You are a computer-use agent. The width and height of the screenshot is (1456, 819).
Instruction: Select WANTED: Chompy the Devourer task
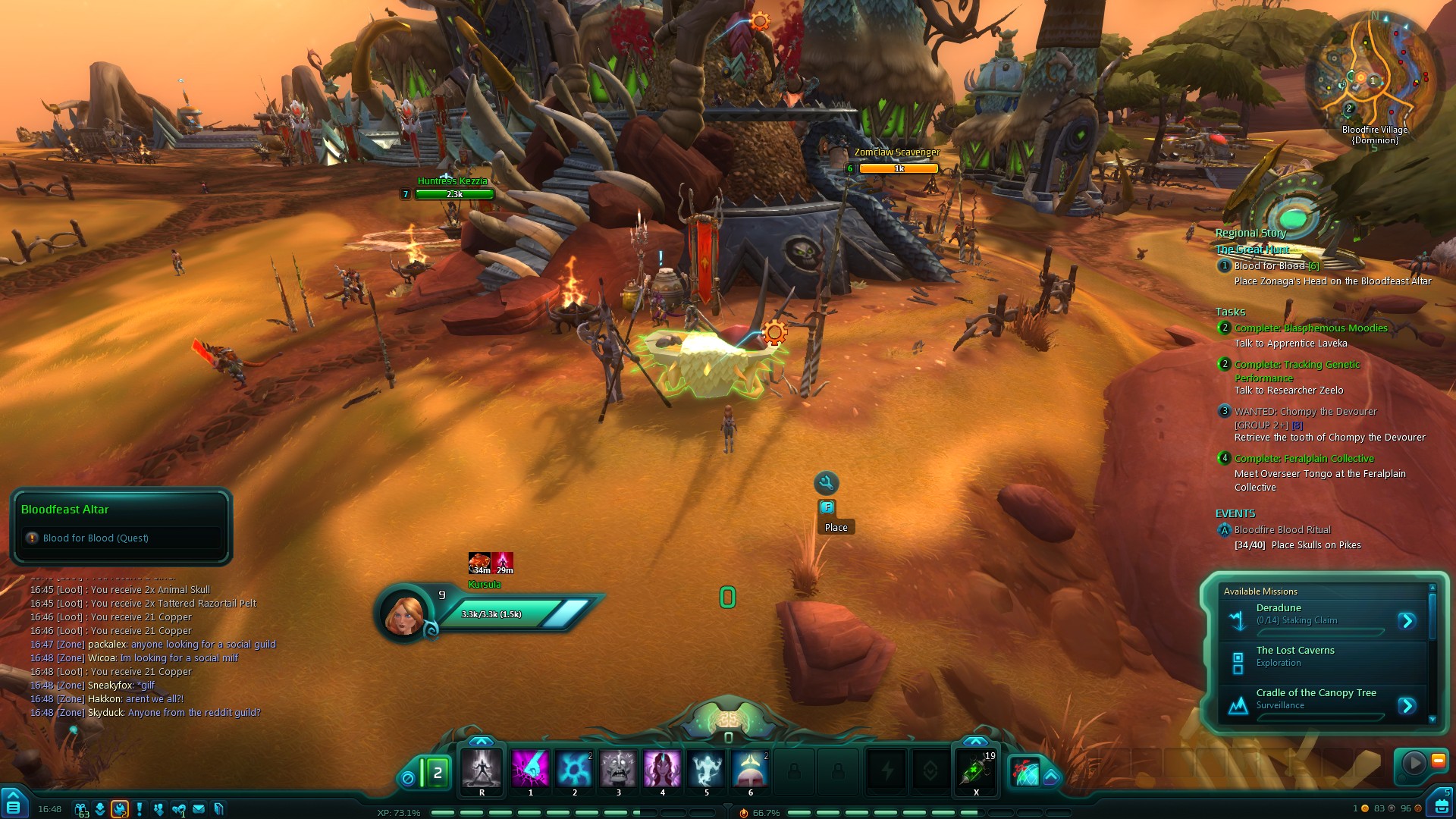coord(1305,412)
